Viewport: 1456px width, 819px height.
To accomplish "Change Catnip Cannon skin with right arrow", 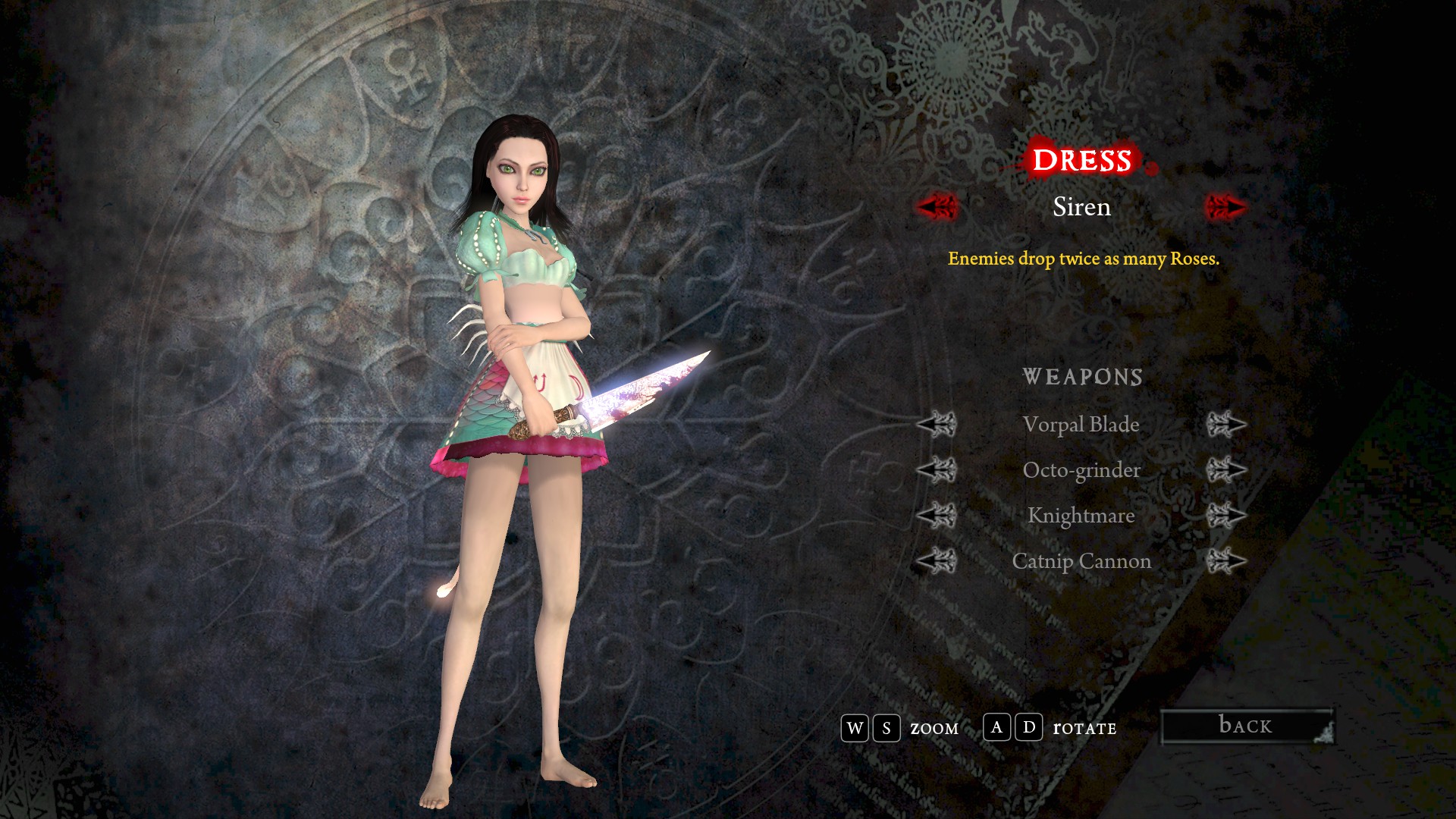I will tap(1225, 561).
